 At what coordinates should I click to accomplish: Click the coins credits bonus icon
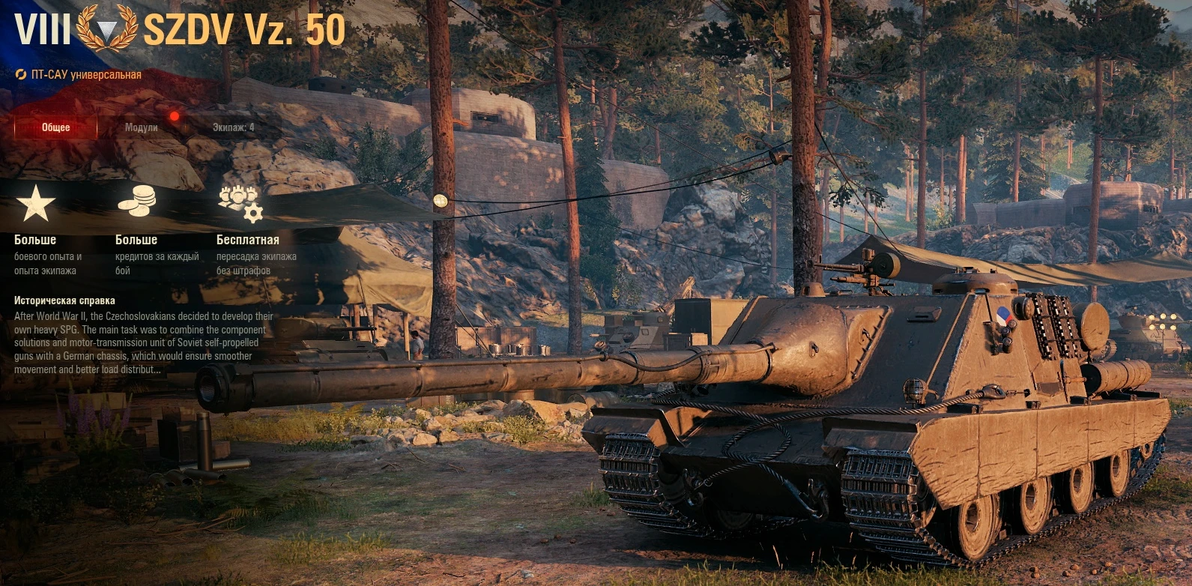point(136,203)
